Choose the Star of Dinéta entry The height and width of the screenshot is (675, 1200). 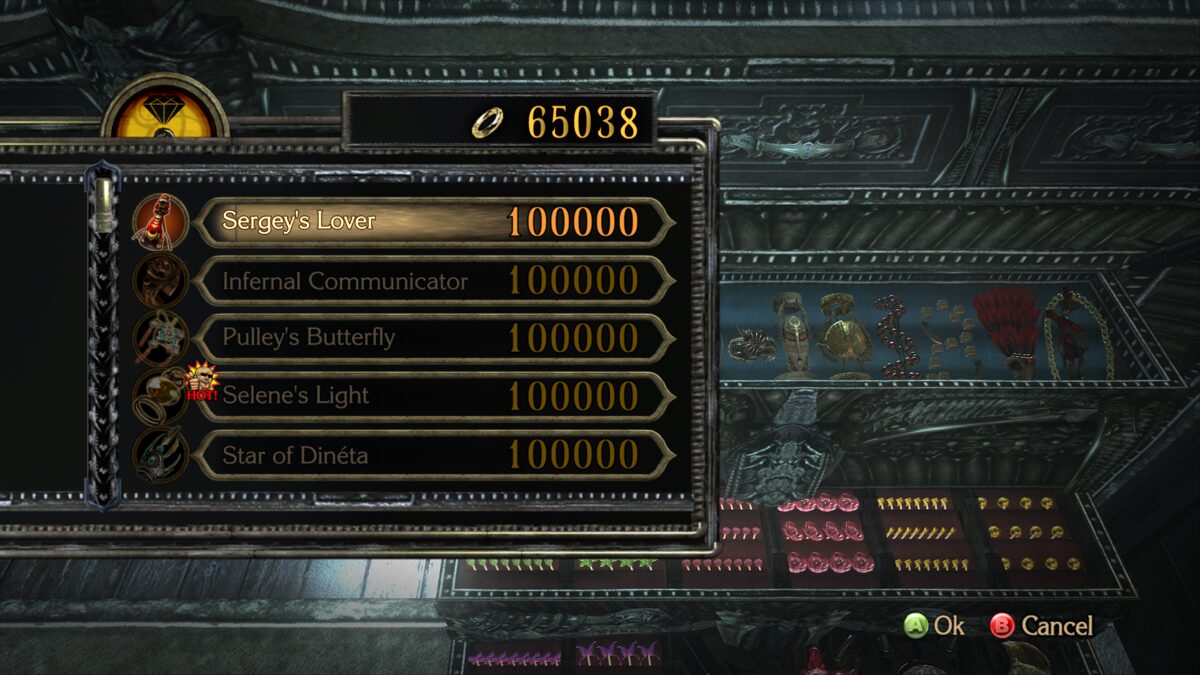click(432, 455)
